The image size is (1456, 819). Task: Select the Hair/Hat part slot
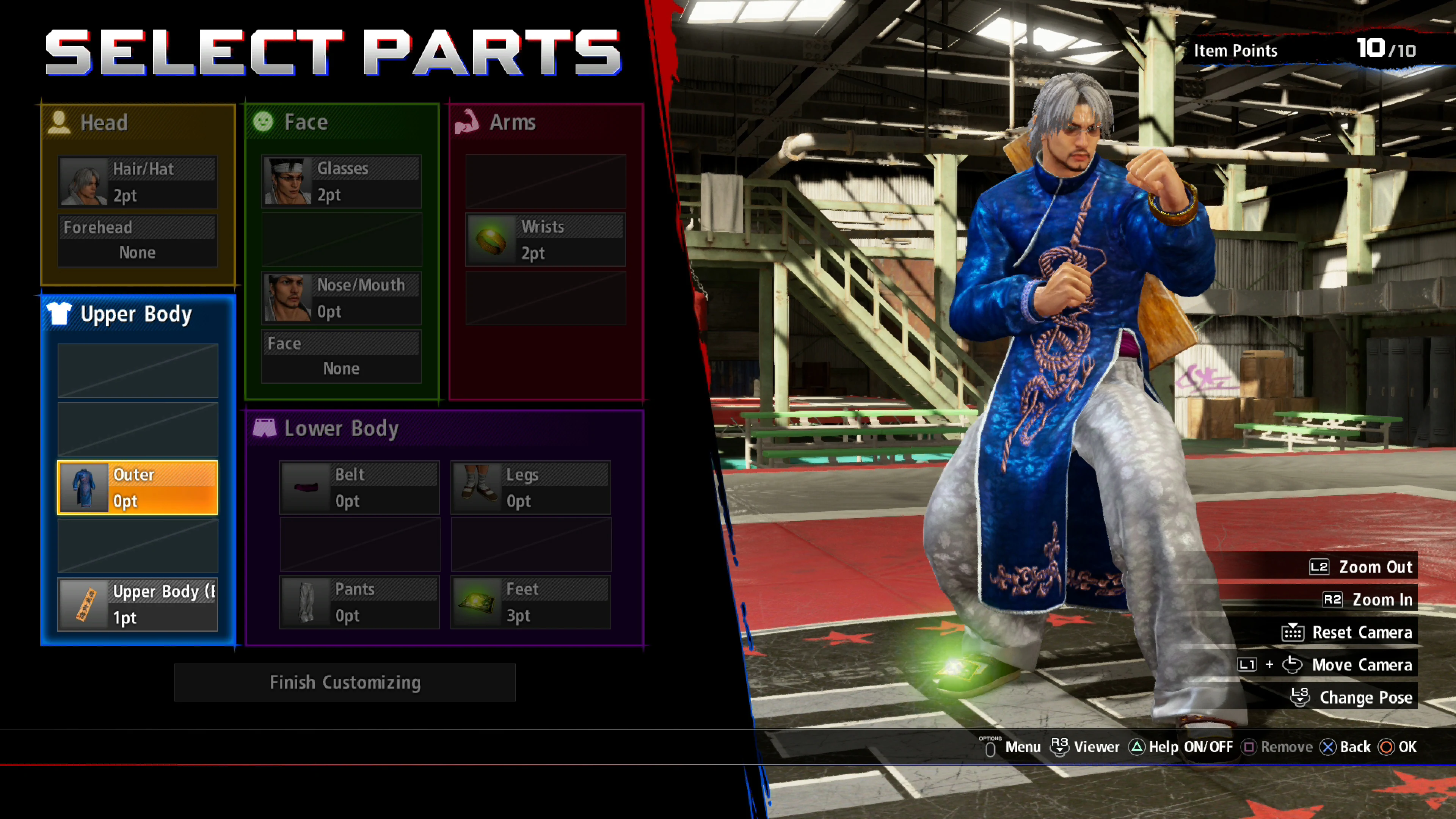click(137, 182)
